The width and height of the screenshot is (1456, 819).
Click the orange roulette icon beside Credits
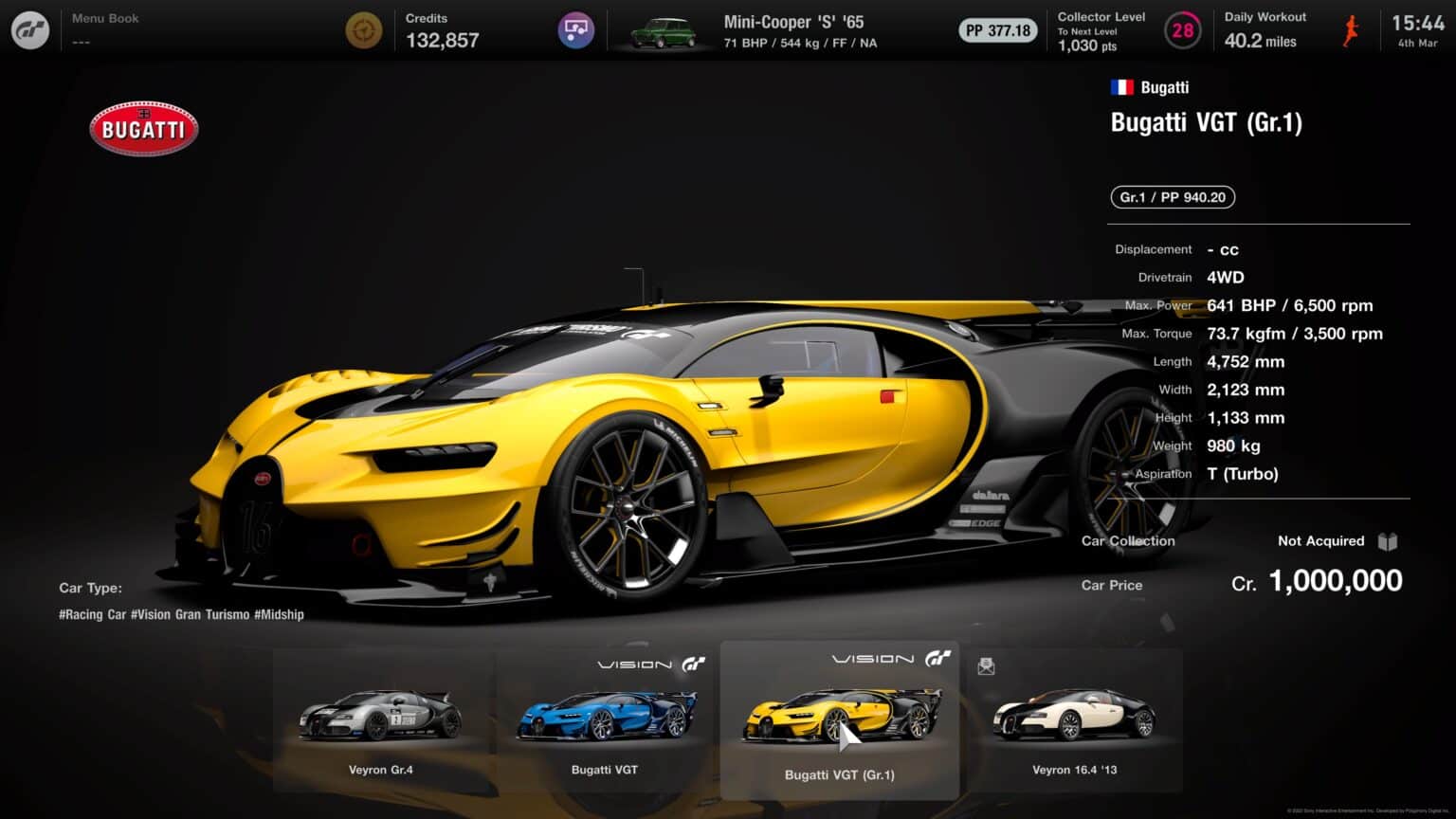click(x=363, y=29)
